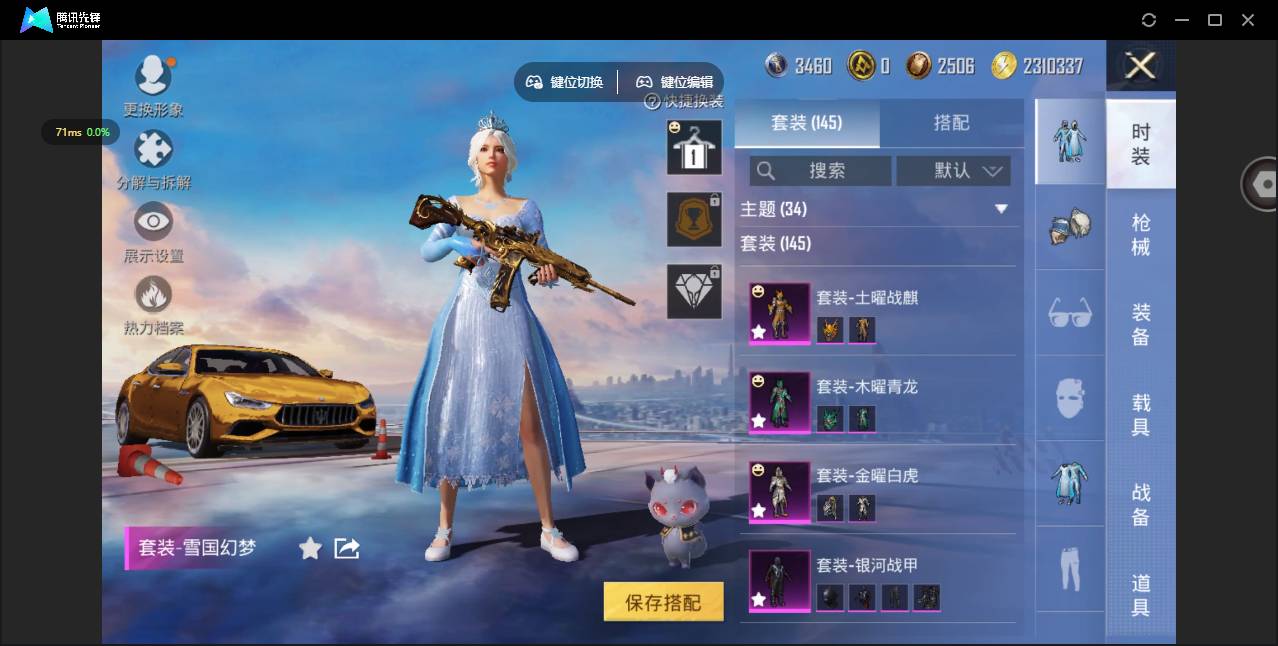Open the 枪械 firearms category

(1141, 234)
